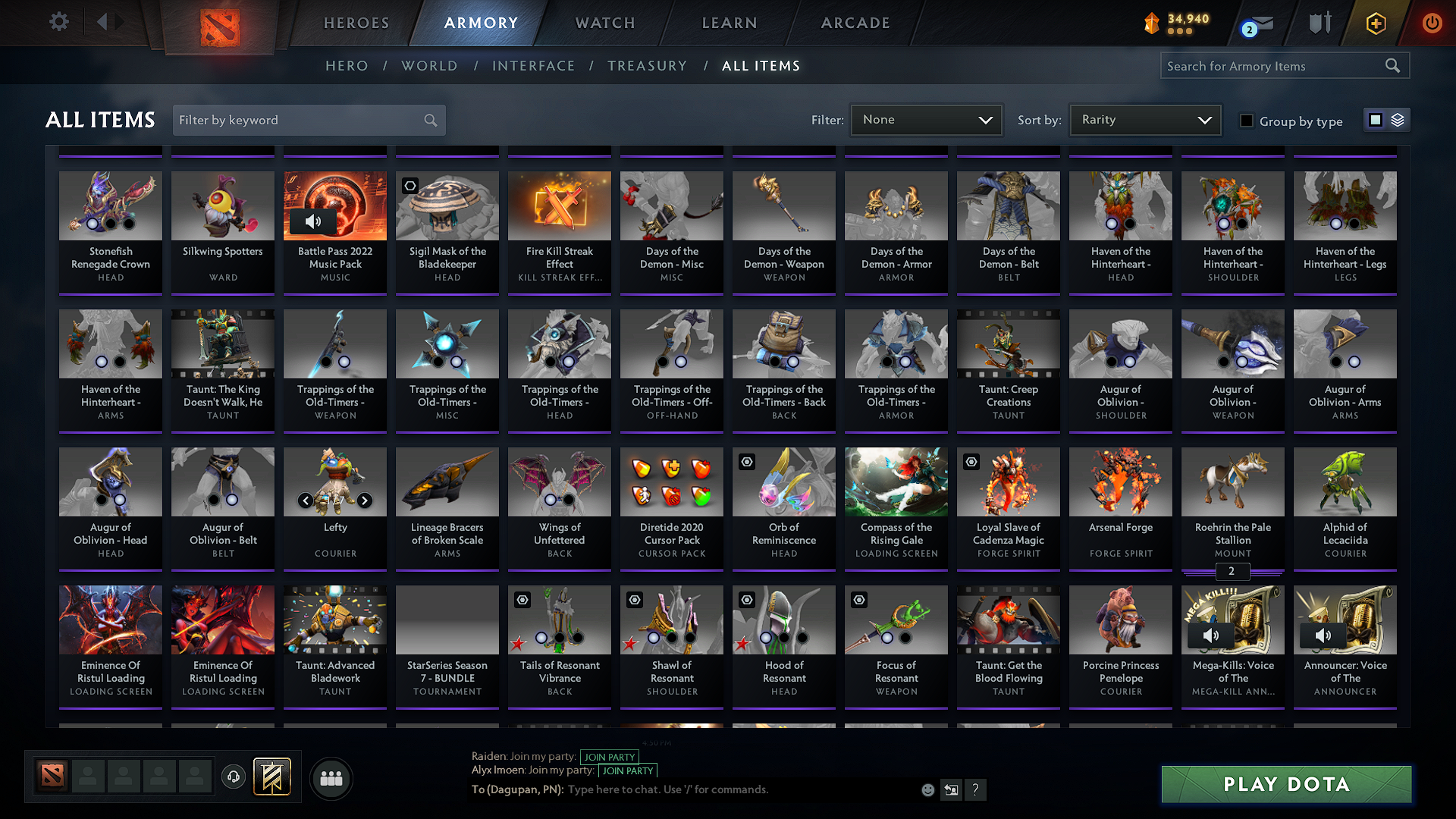Click the friends list icon
Screen dimensions: 1456x819
pyautogui.click(x=330, y=778)
